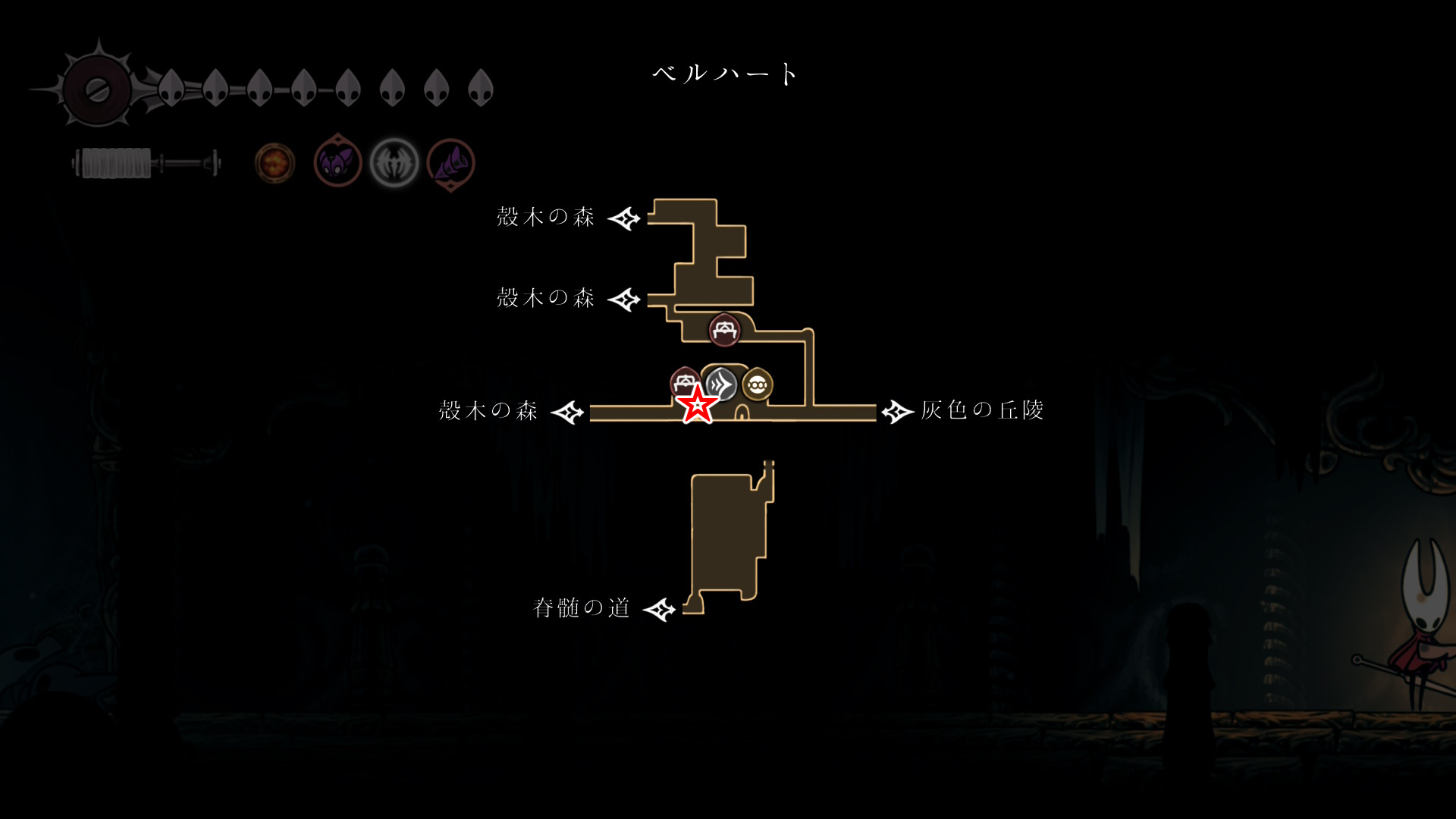Select the gold bead-string shop marker
The width and height of the screenshot is (1456, 819).
[x=757, y=385]
